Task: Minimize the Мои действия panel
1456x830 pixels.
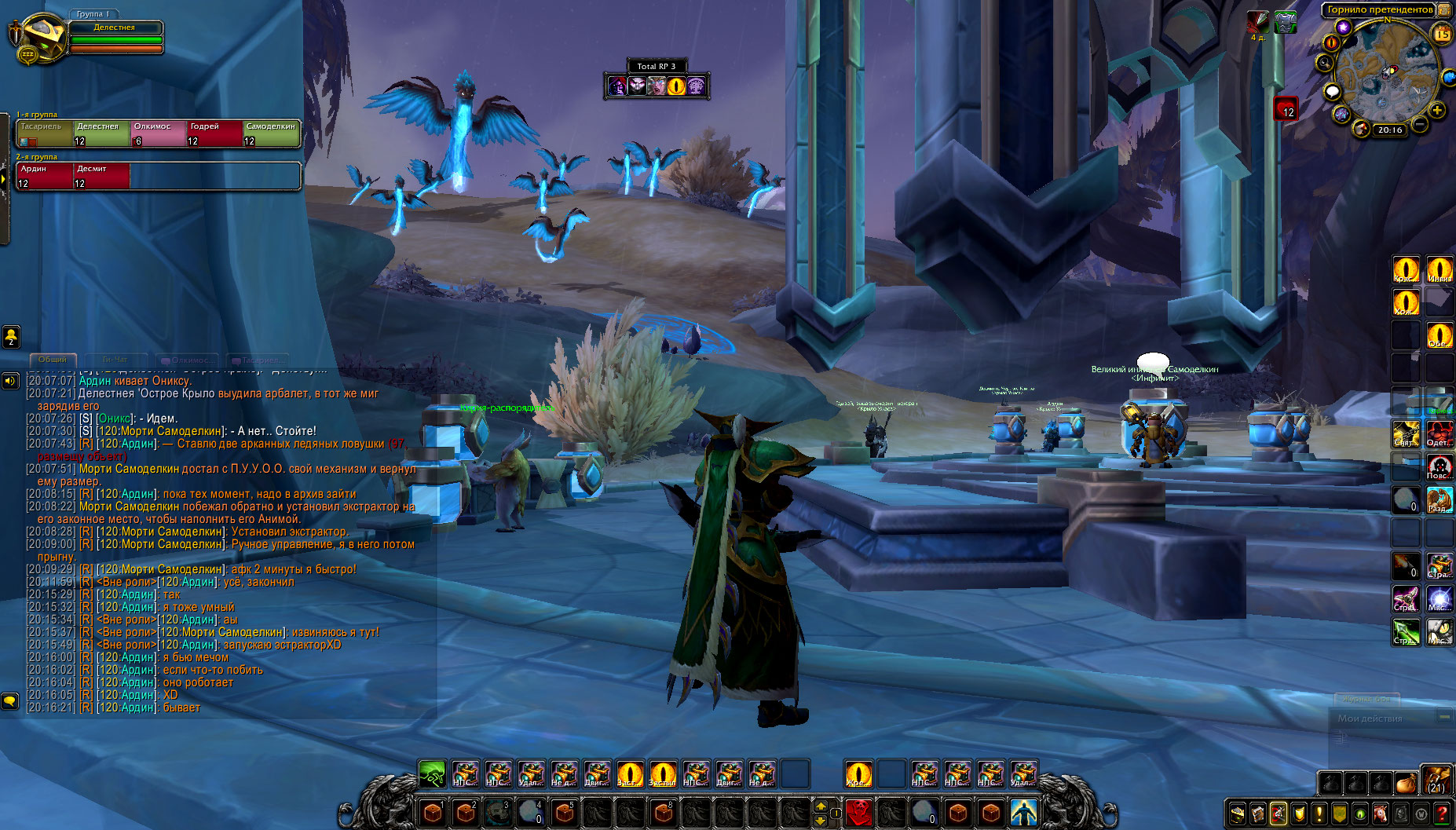Action: [1444, 717]
